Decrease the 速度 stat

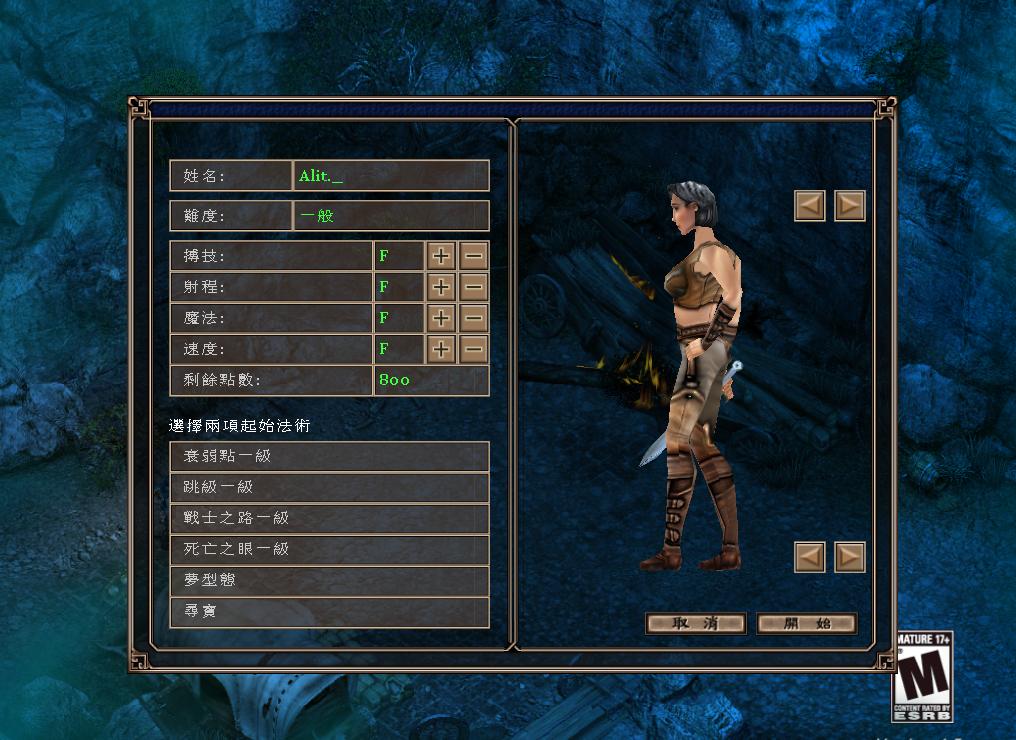[x=474, y=349]
